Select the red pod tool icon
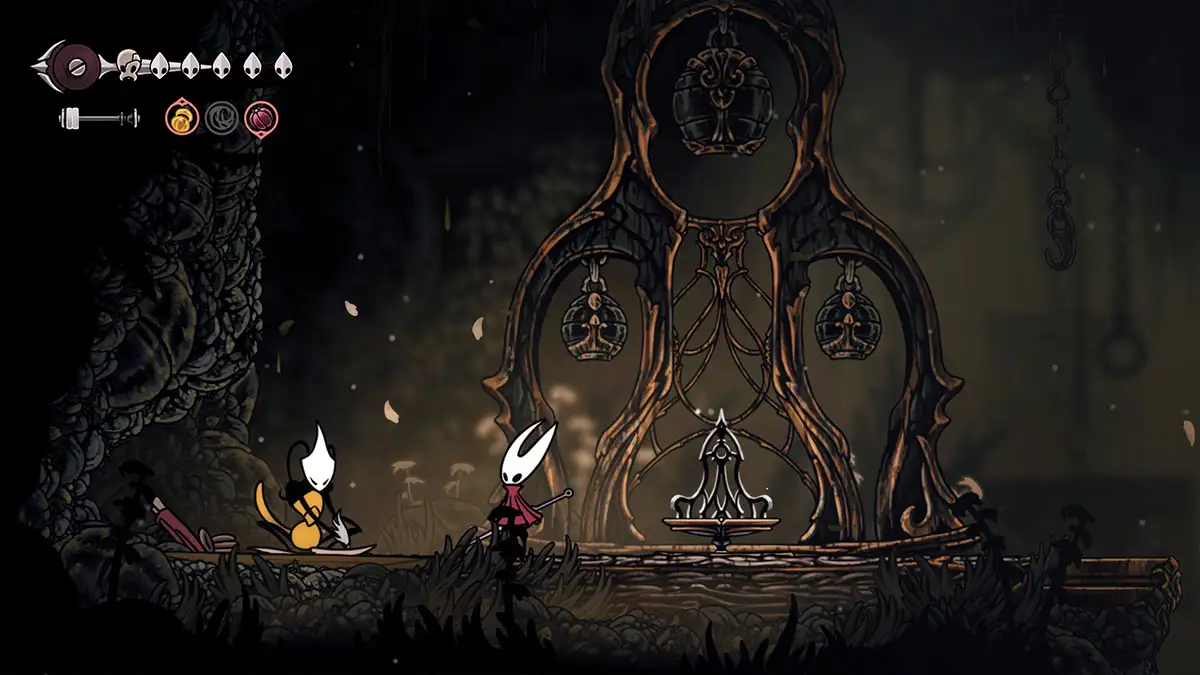 [261, 119]
